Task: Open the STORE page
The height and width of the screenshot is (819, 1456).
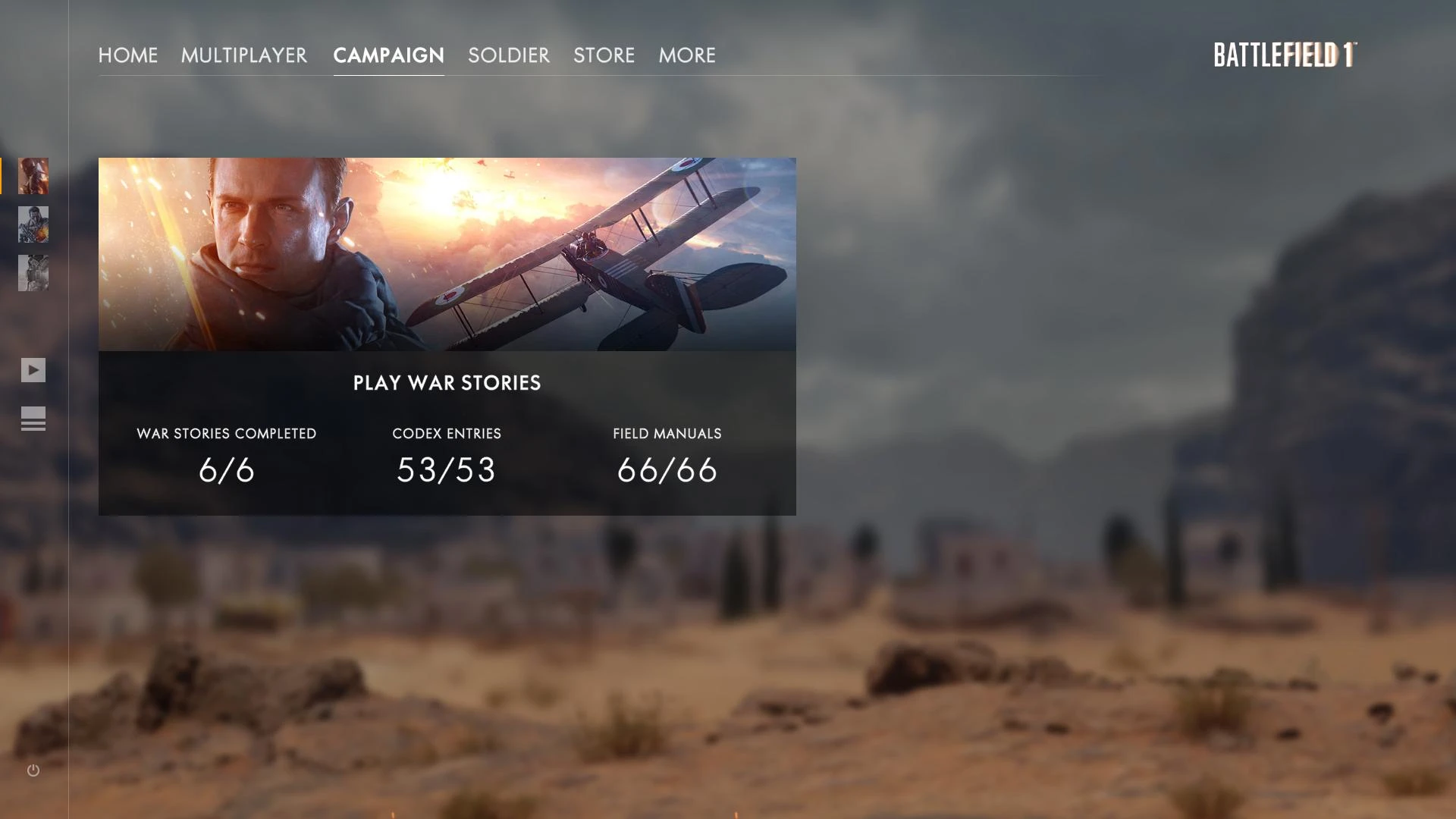Action: pyautogui.click(x=604, y=55)
